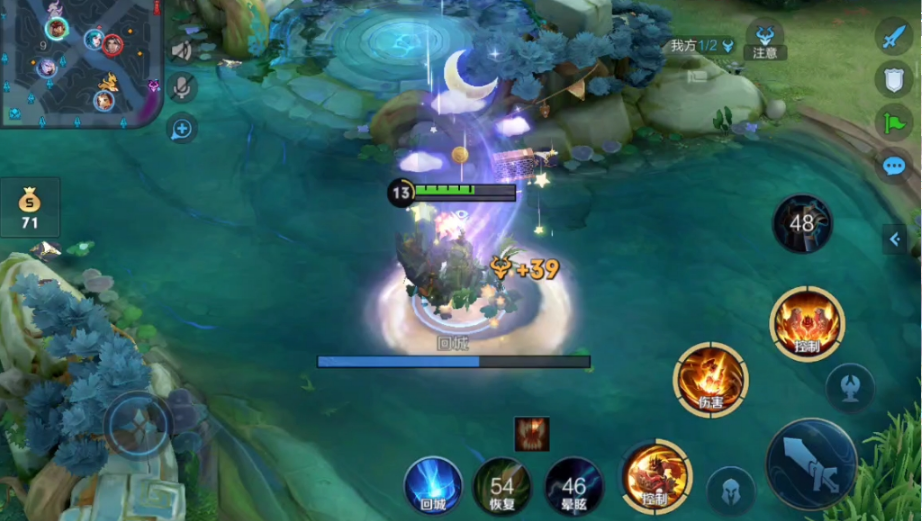Activate the 伤害 damage skill
Screen dimensions: 922x521
pyautogui.click(x=711, y=379)
